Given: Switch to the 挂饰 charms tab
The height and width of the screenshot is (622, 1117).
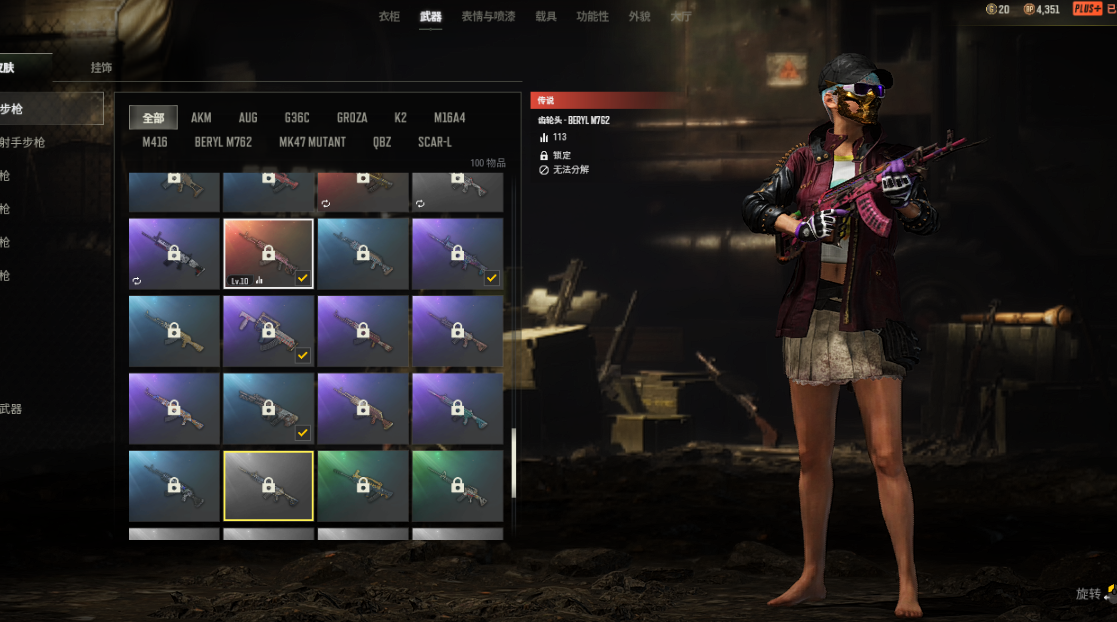Looking at the screenshot, I should click(x=101, y=68).
